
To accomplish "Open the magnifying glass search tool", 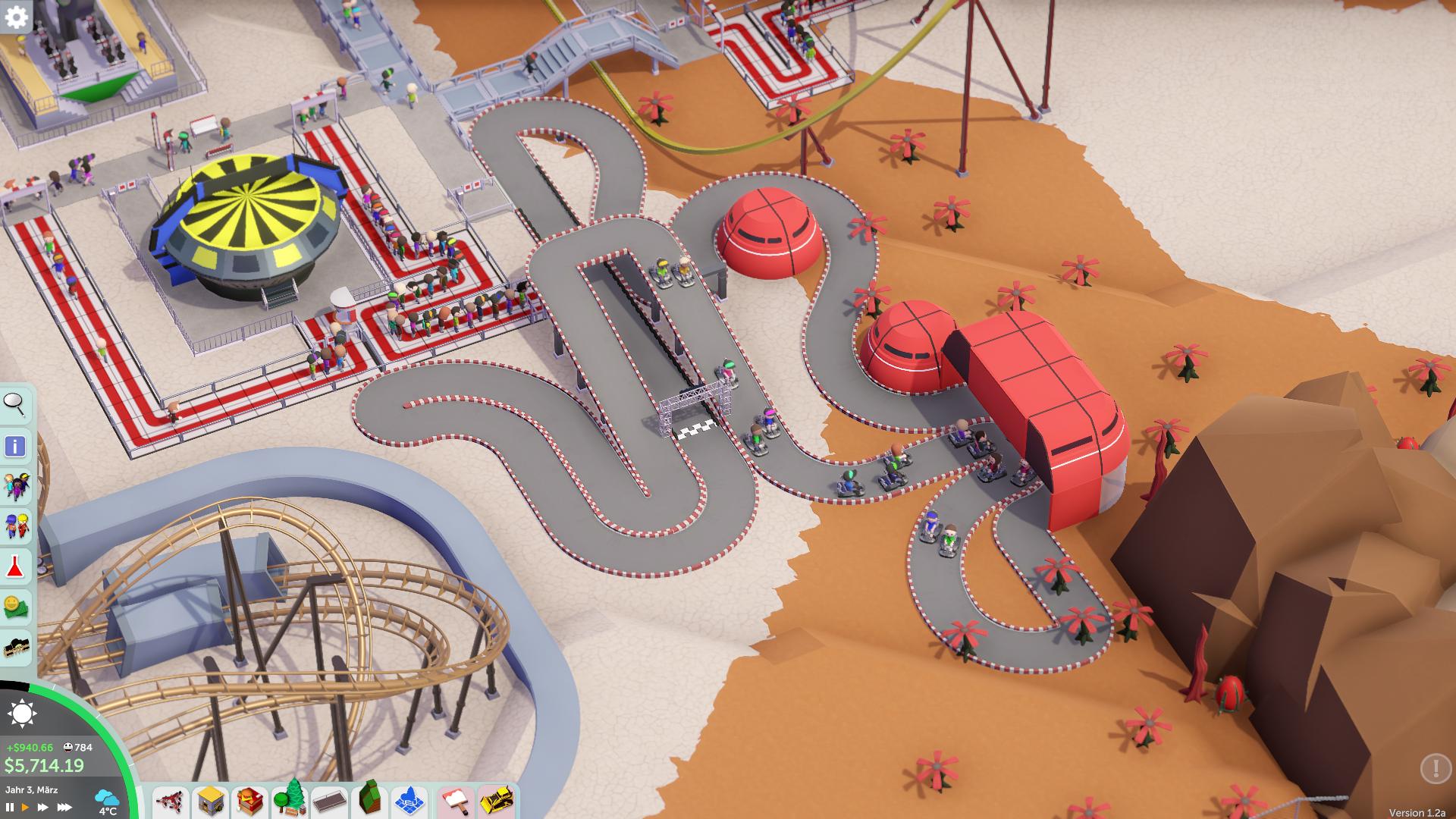I will click(15, 405).
